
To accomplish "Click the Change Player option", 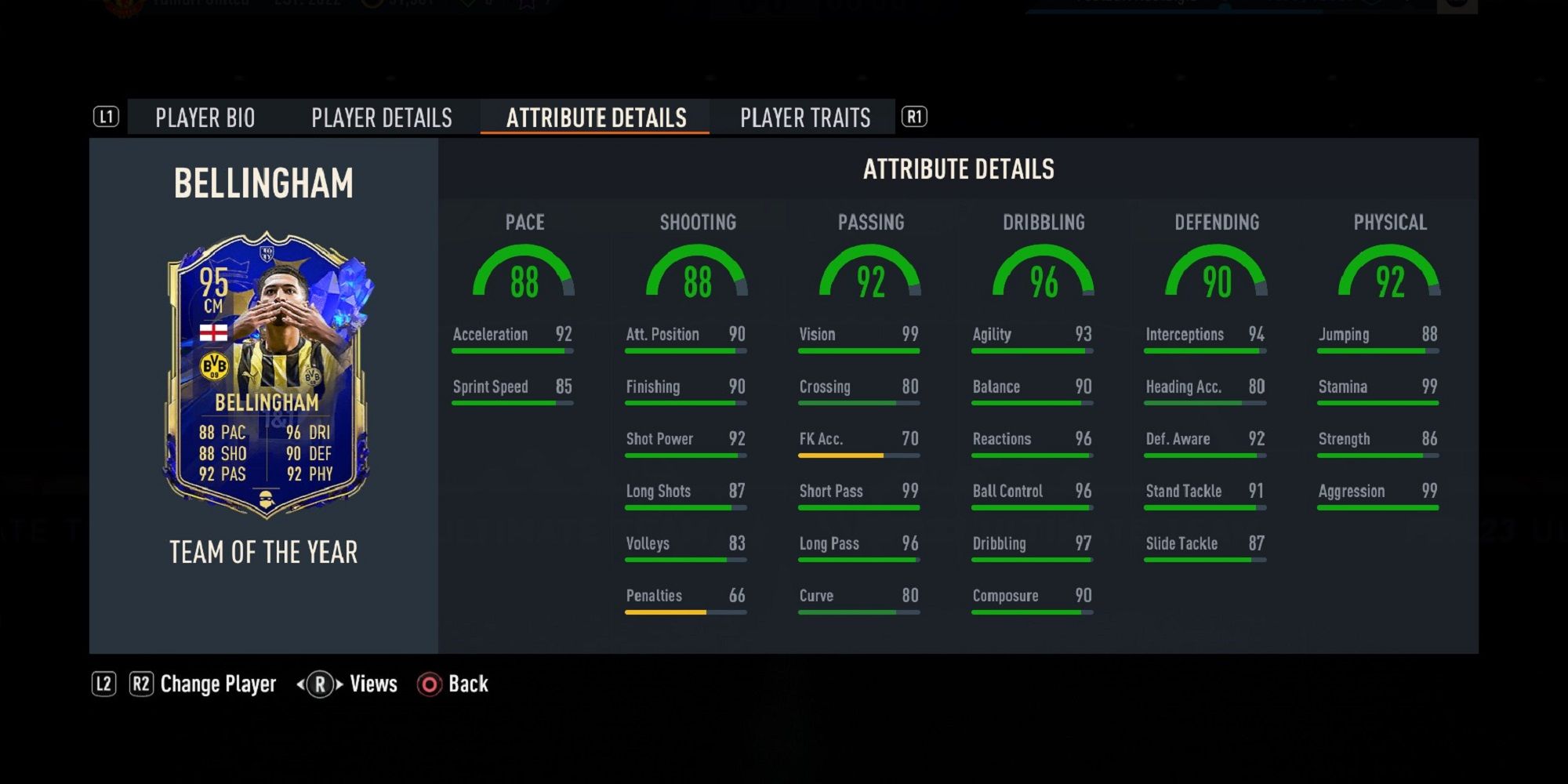I will [x=217, y=684].
